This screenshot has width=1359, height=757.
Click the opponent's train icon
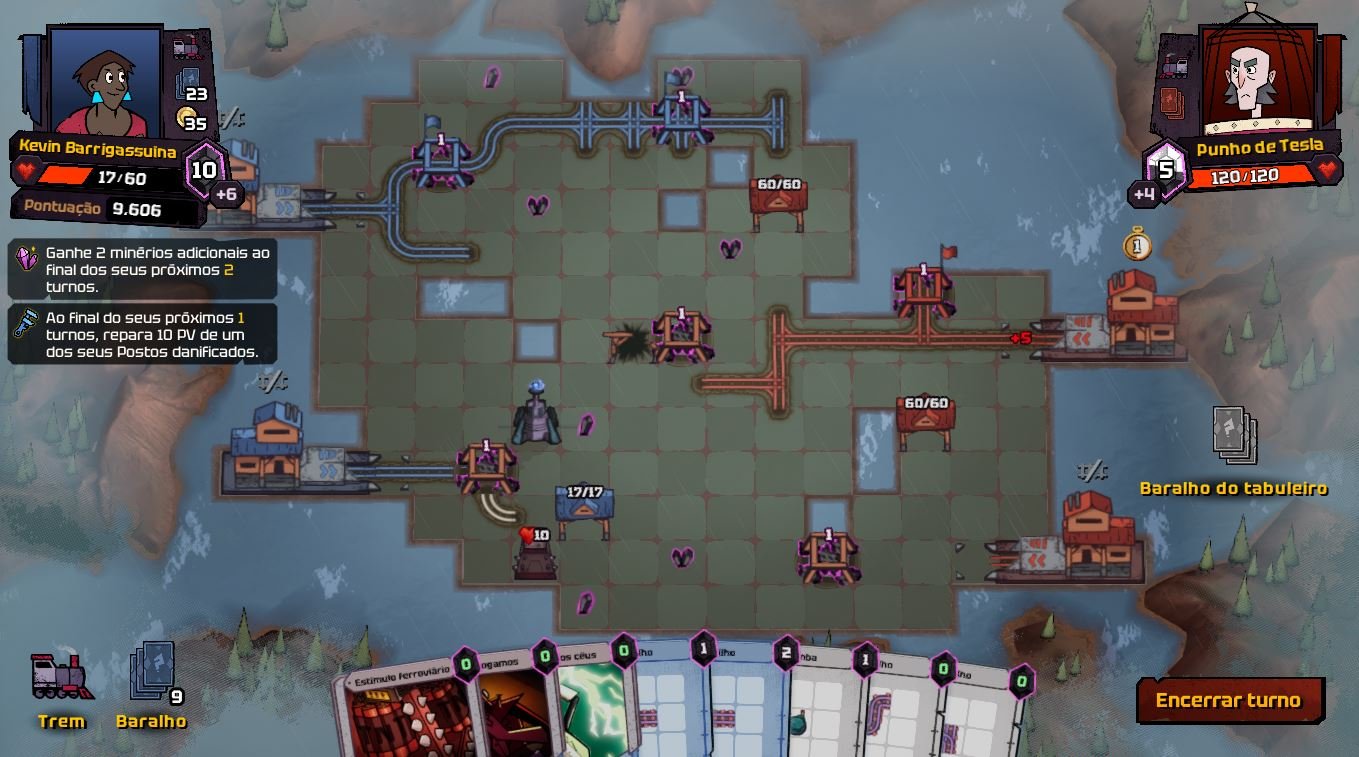tap(1174, 64)
